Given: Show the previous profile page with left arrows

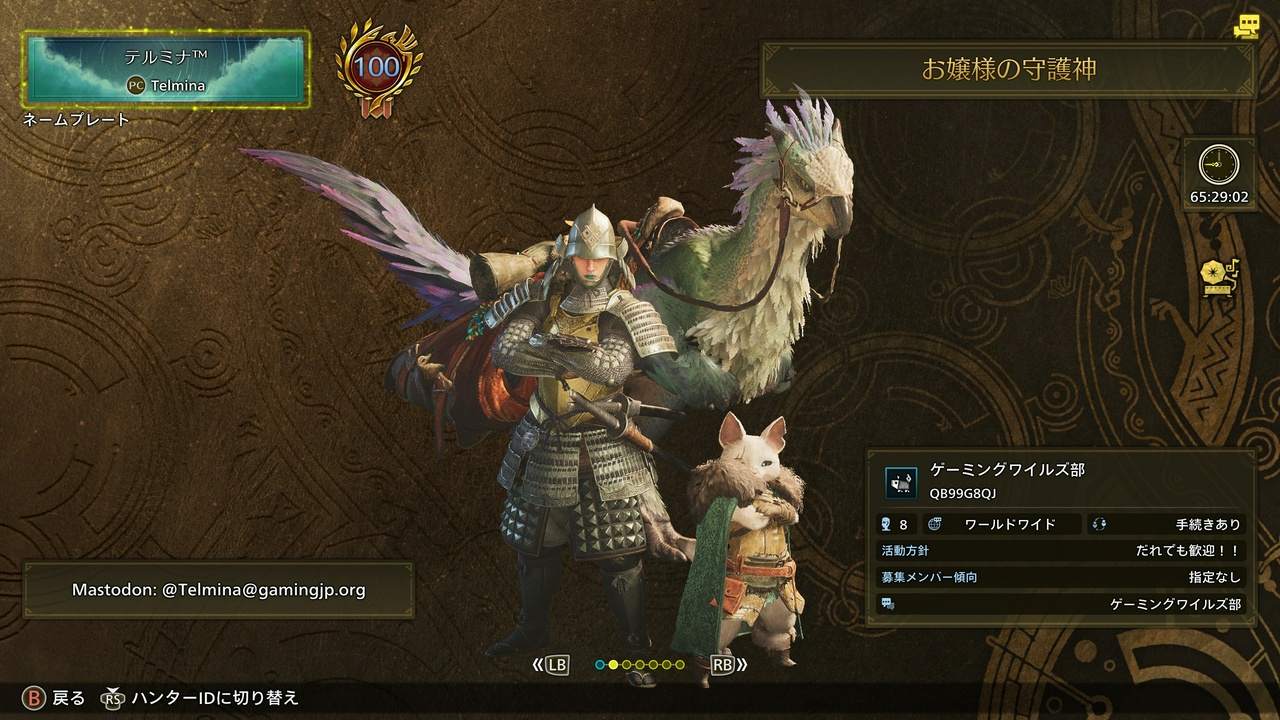Looking at the screenshot, I should (x=550, y=664).
